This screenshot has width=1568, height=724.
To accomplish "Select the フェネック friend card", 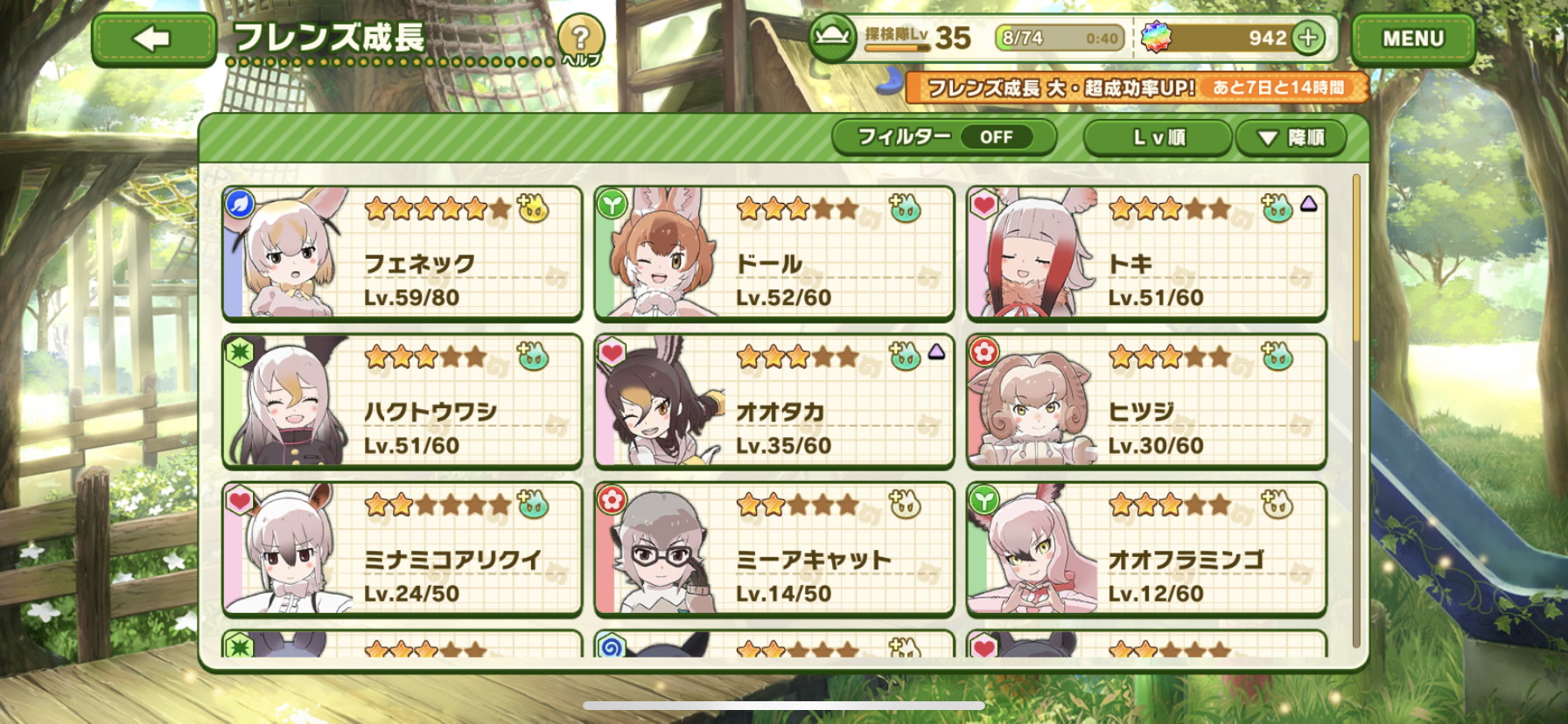I will pyautogui.click(x=402, y=253).
